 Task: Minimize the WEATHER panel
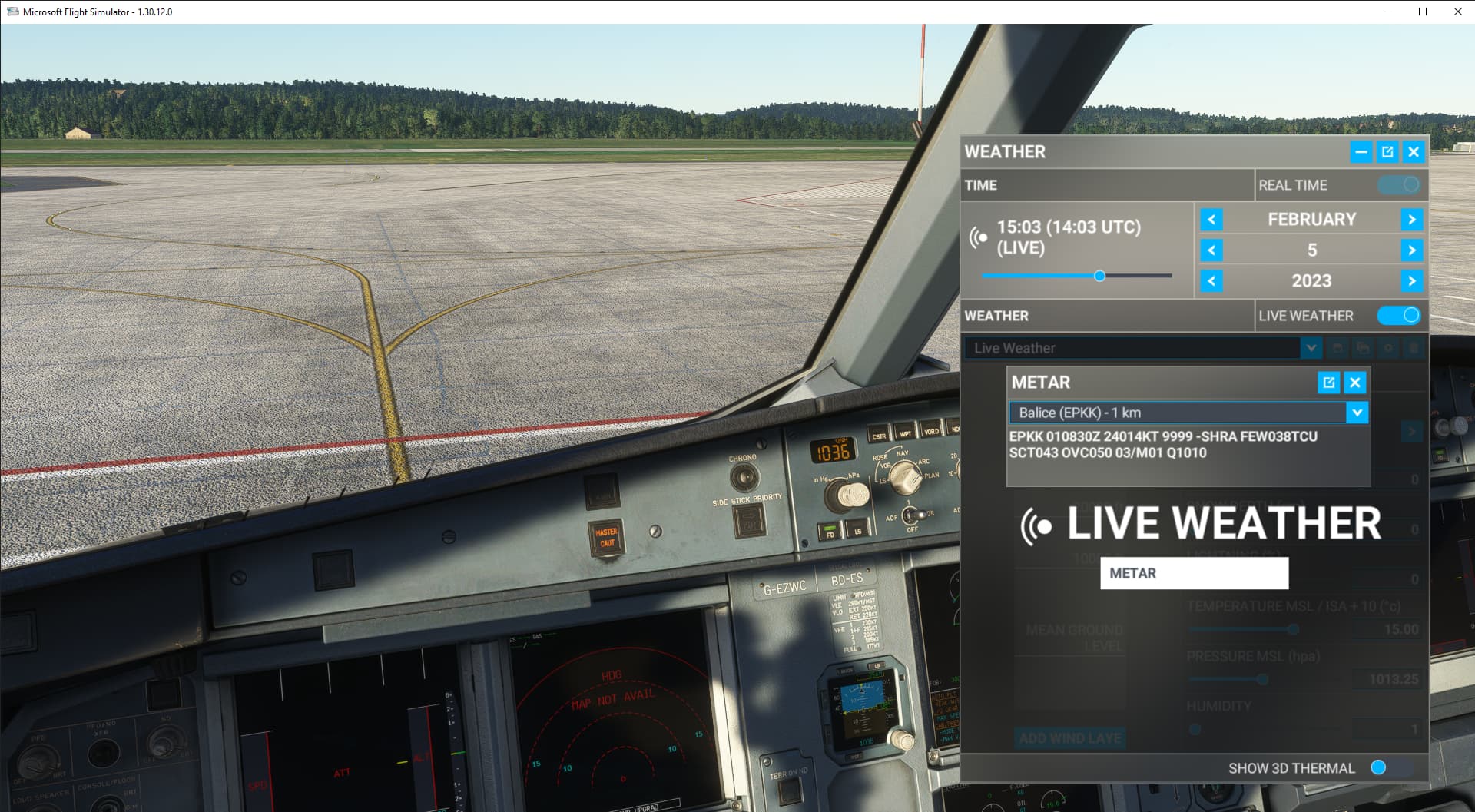pyautogui.click(x=1359, y=152)
